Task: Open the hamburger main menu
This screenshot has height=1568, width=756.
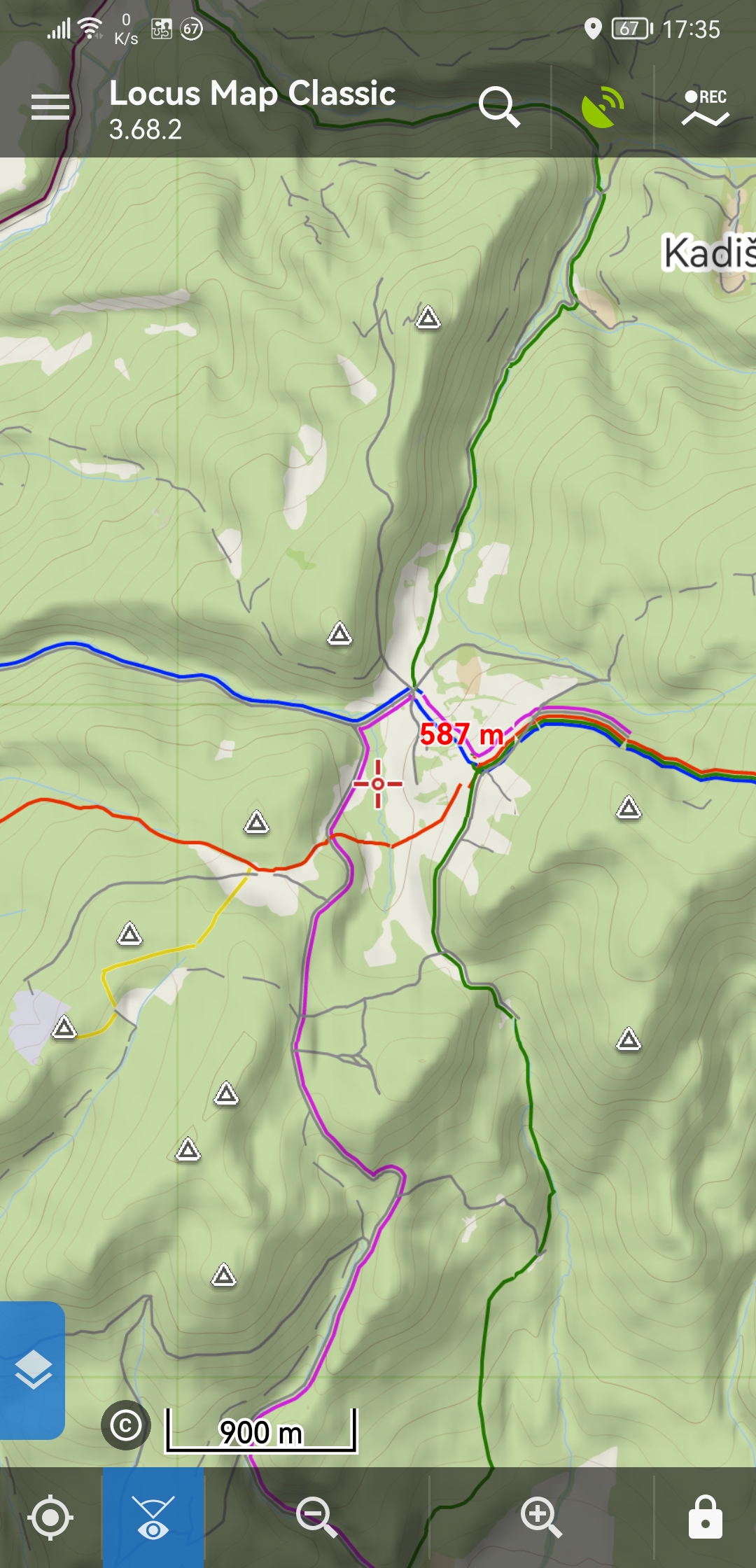Action: 50,107
